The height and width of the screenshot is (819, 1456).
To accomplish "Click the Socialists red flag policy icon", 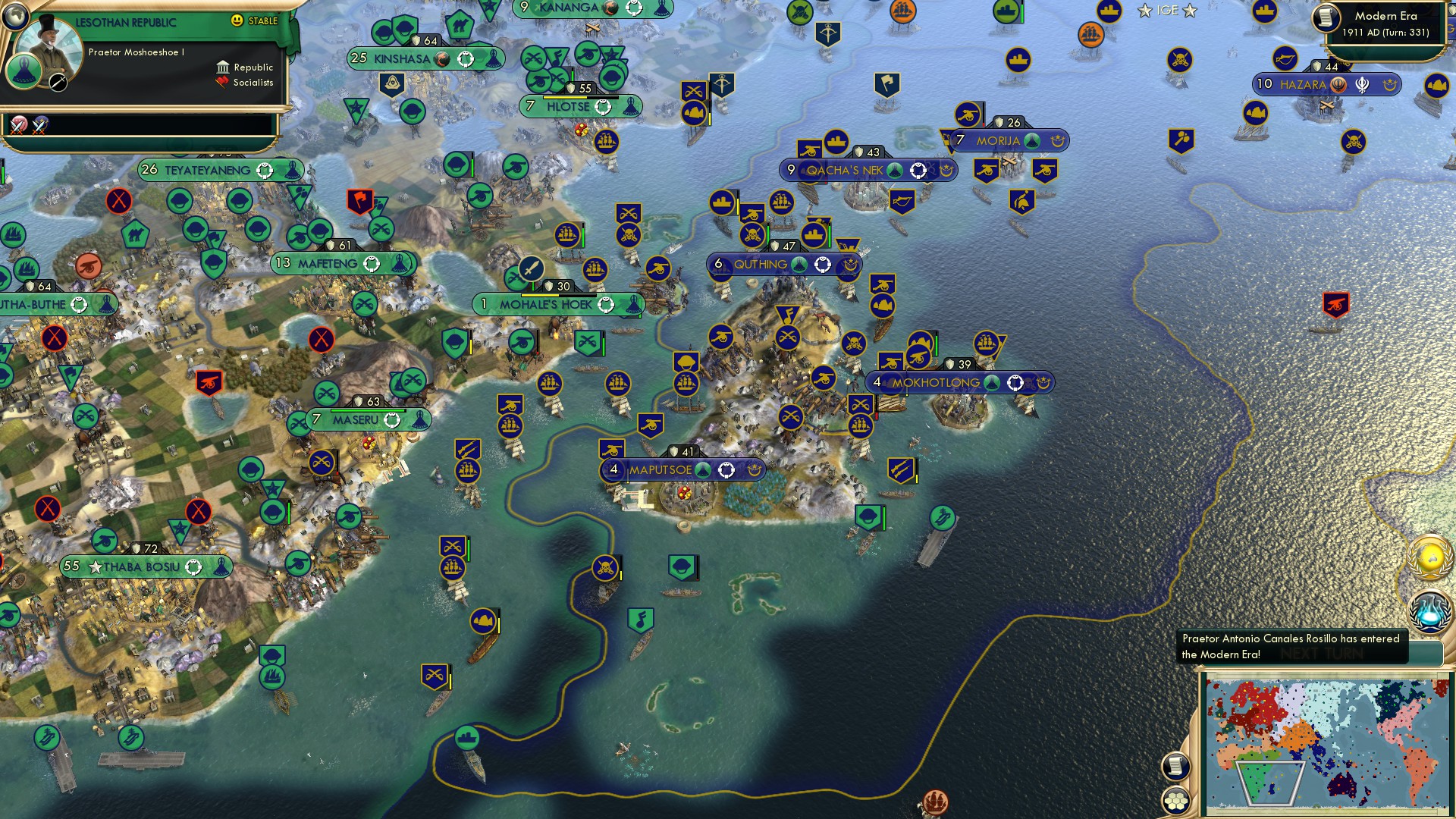I will tap(222, 81).
